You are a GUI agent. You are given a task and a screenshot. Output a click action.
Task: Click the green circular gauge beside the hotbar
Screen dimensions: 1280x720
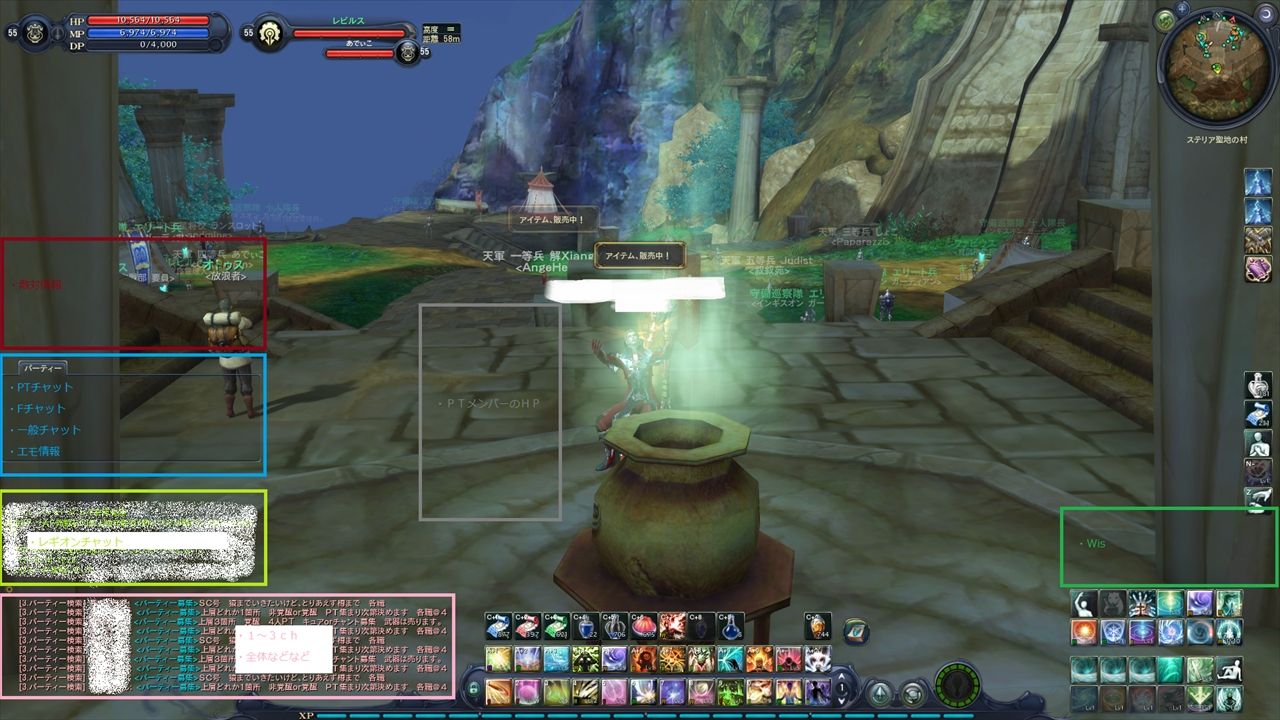(957, 688)
